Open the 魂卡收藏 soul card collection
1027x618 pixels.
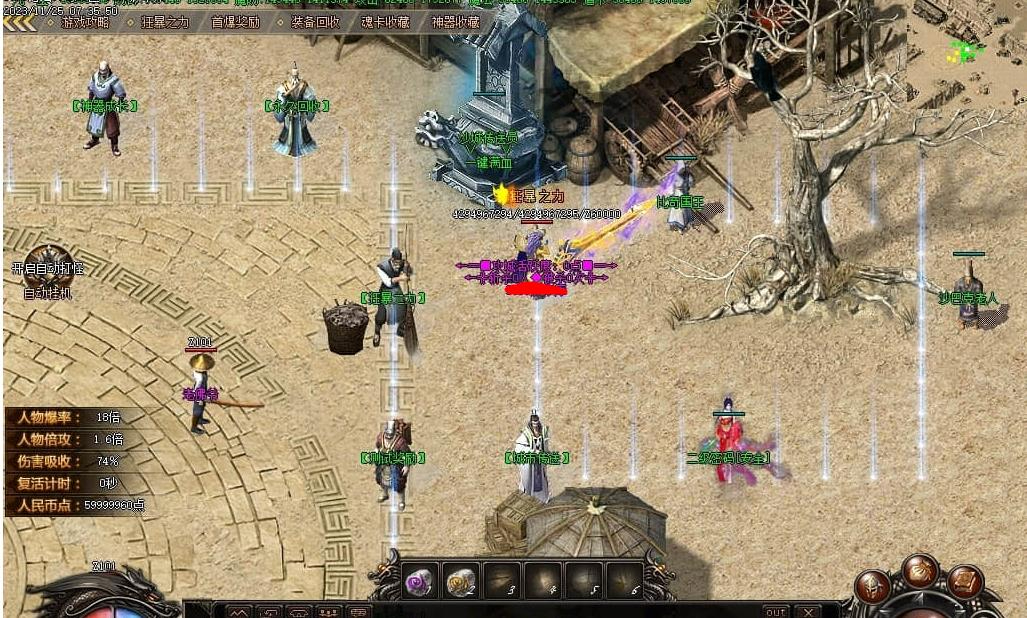pos(385,22)
